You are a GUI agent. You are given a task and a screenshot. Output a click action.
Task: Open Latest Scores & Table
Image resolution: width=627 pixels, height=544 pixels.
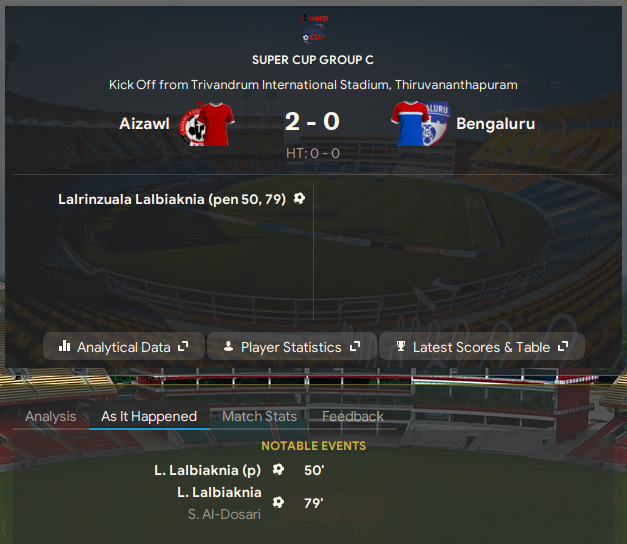tap(482, 347)
